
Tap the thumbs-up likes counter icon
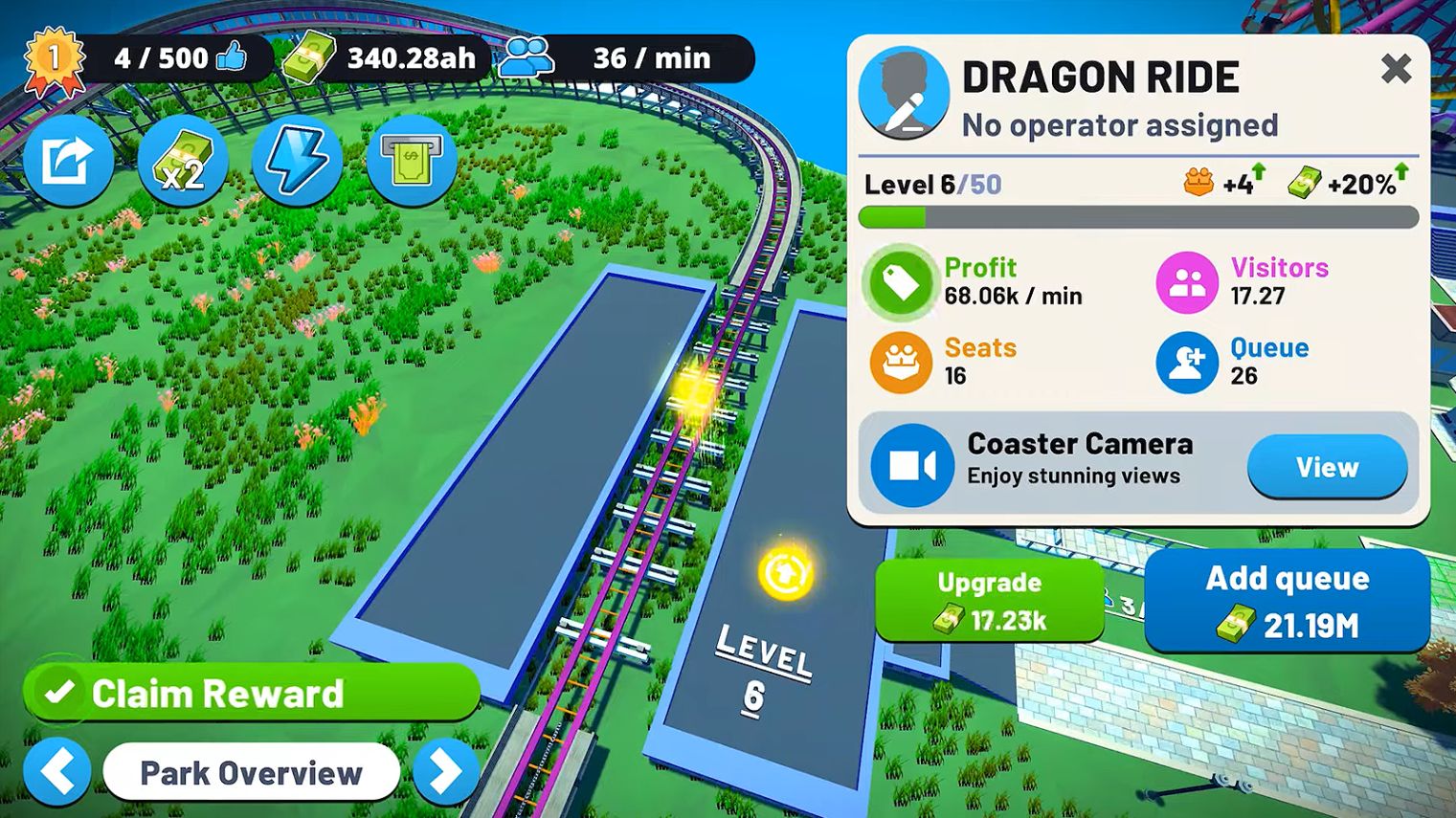[x=233, y=57]
